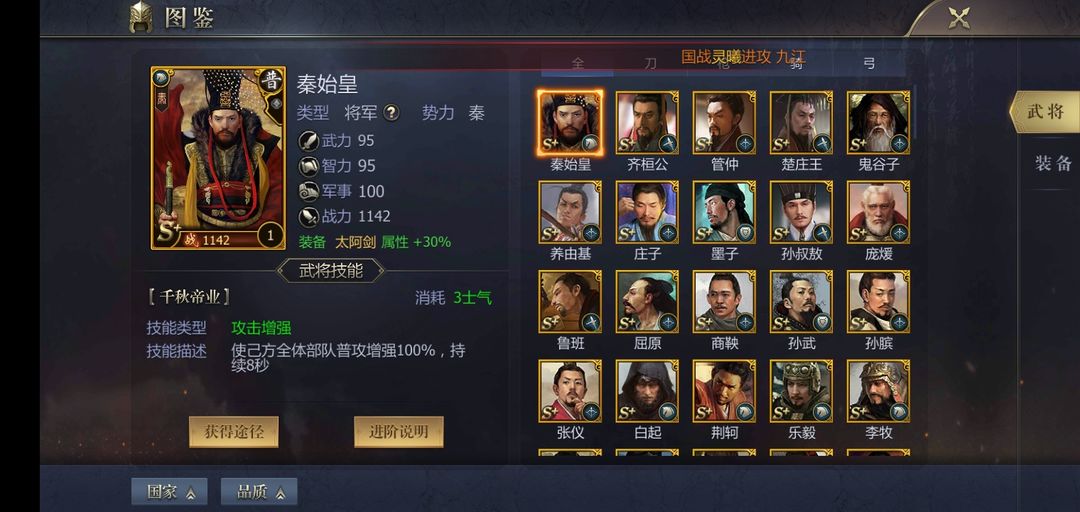Switch to the 武将 side tab
The width and height of the screenshot is (1080, 512).
1045,112
